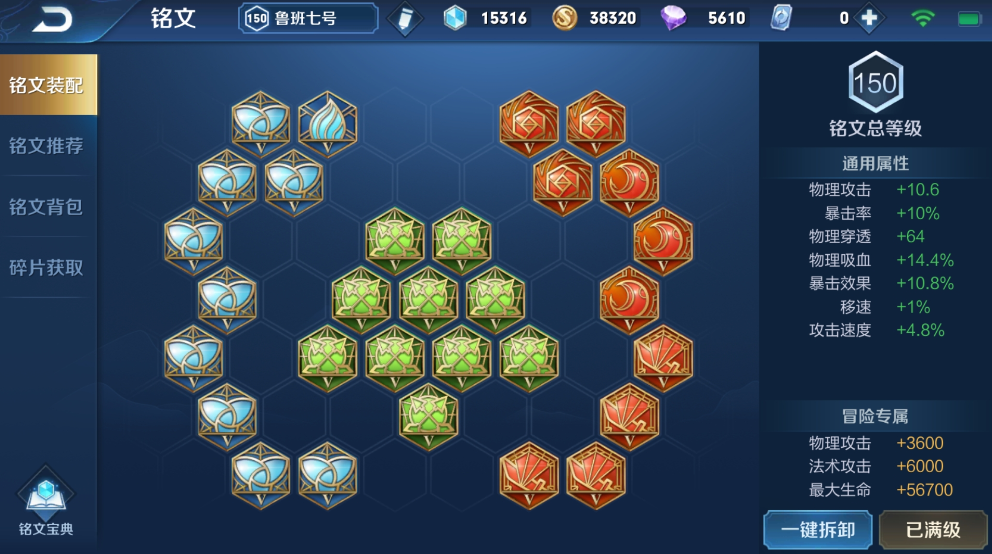Open the 铭文推荐 tab
The width and height of the screenshot is (992, 554).
click(x=48, y=146)
